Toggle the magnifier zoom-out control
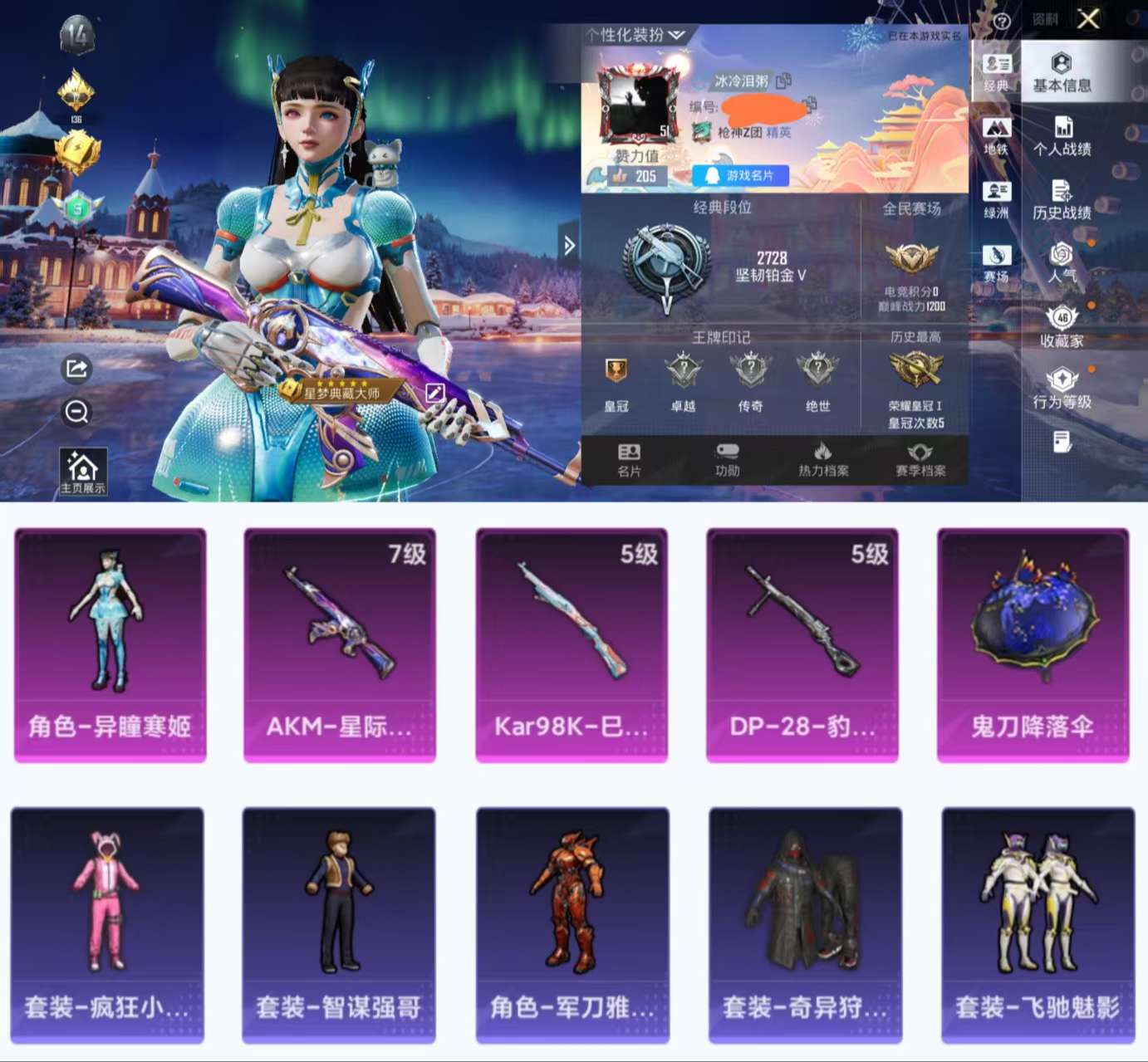Image resolution: width=1148 pixels, height=1062 pixels. point(76,412)
